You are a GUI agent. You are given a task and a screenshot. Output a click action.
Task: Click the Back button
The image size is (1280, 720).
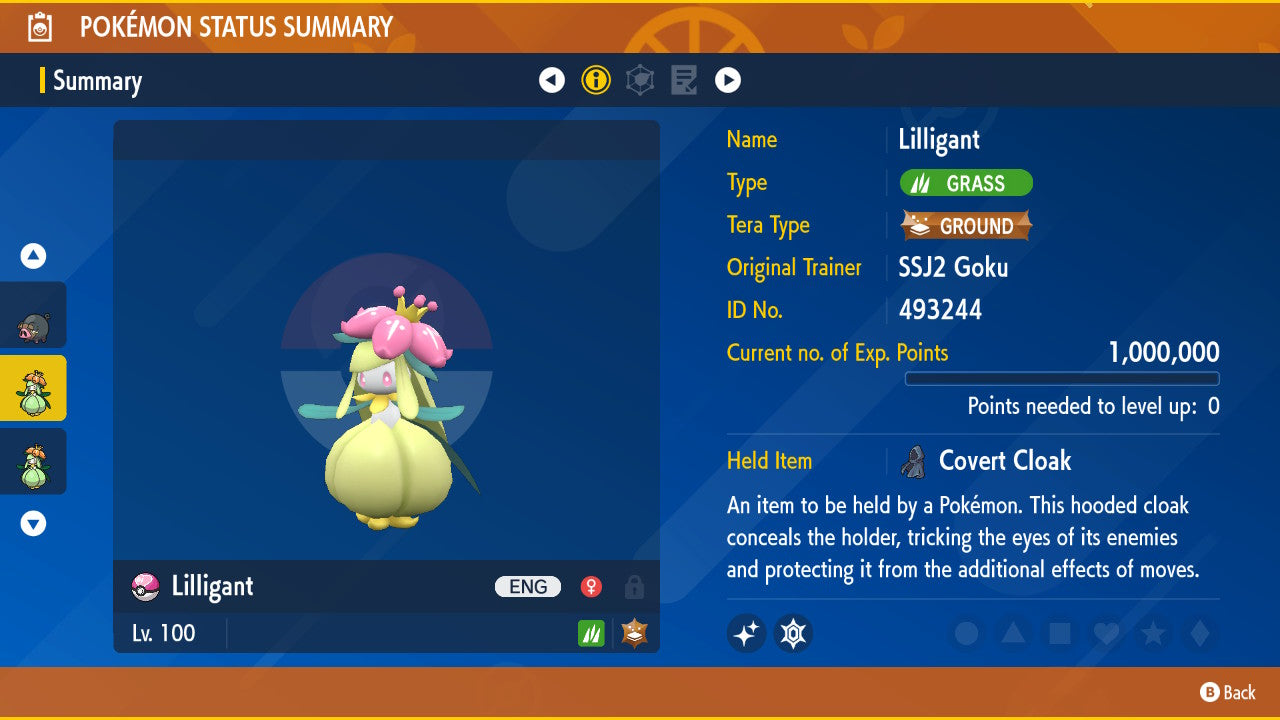point(1228,692)
